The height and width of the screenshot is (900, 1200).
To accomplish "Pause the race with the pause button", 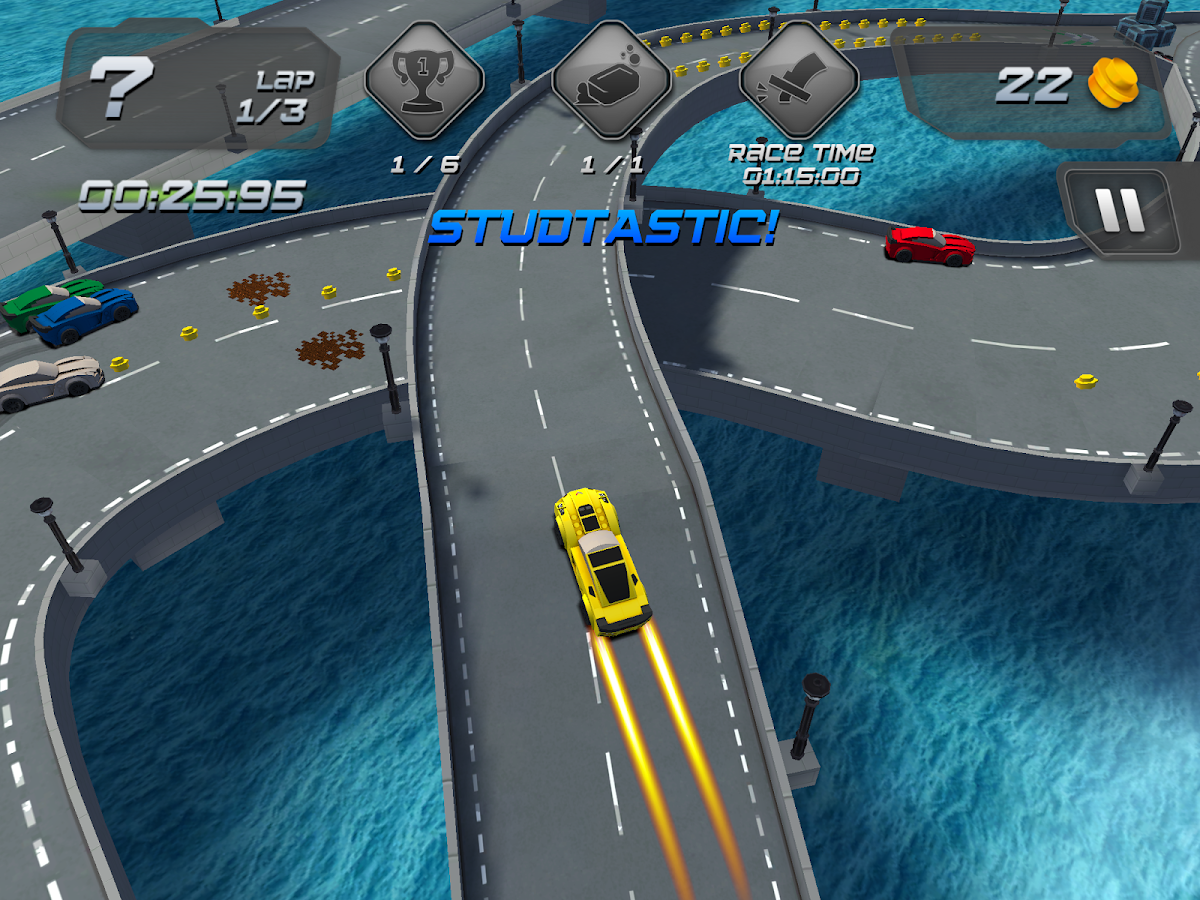I will (x=1119, y=208).
